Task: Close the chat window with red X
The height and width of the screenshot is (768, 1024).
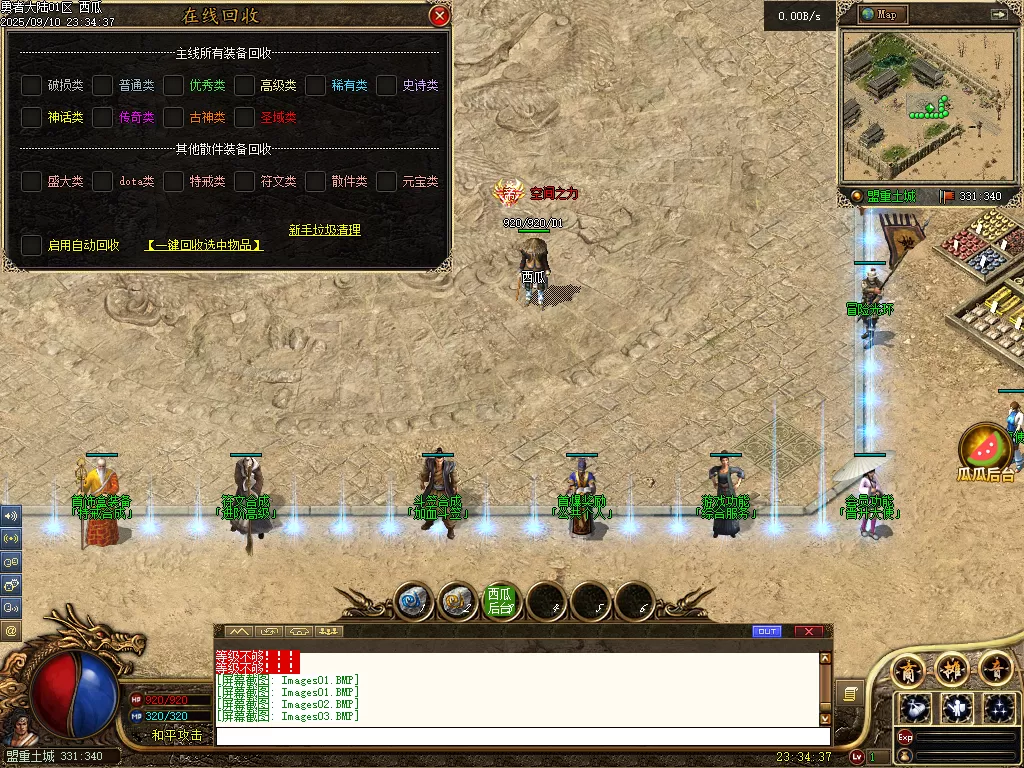Action: point(808,632)
